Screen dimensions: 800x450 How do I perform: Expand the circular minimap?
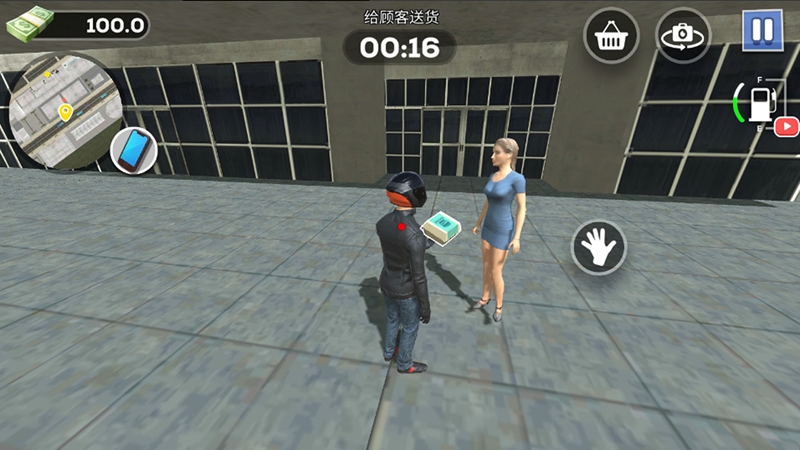(62, 108)
